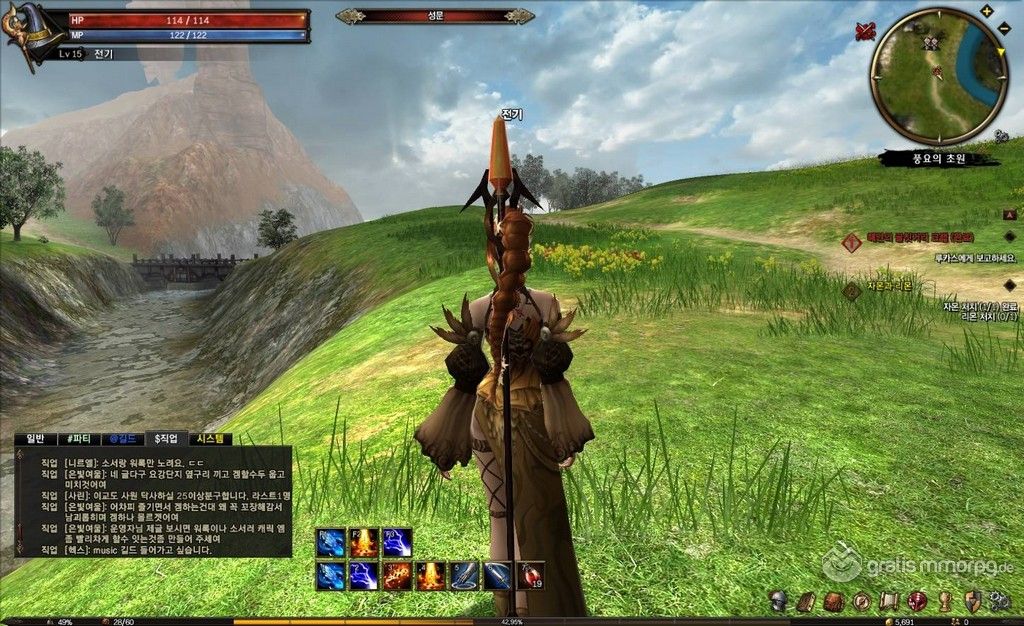Drink the red potion with 19 charges
This screenshot has width=1024, height=626.
[x=531, y=576]
